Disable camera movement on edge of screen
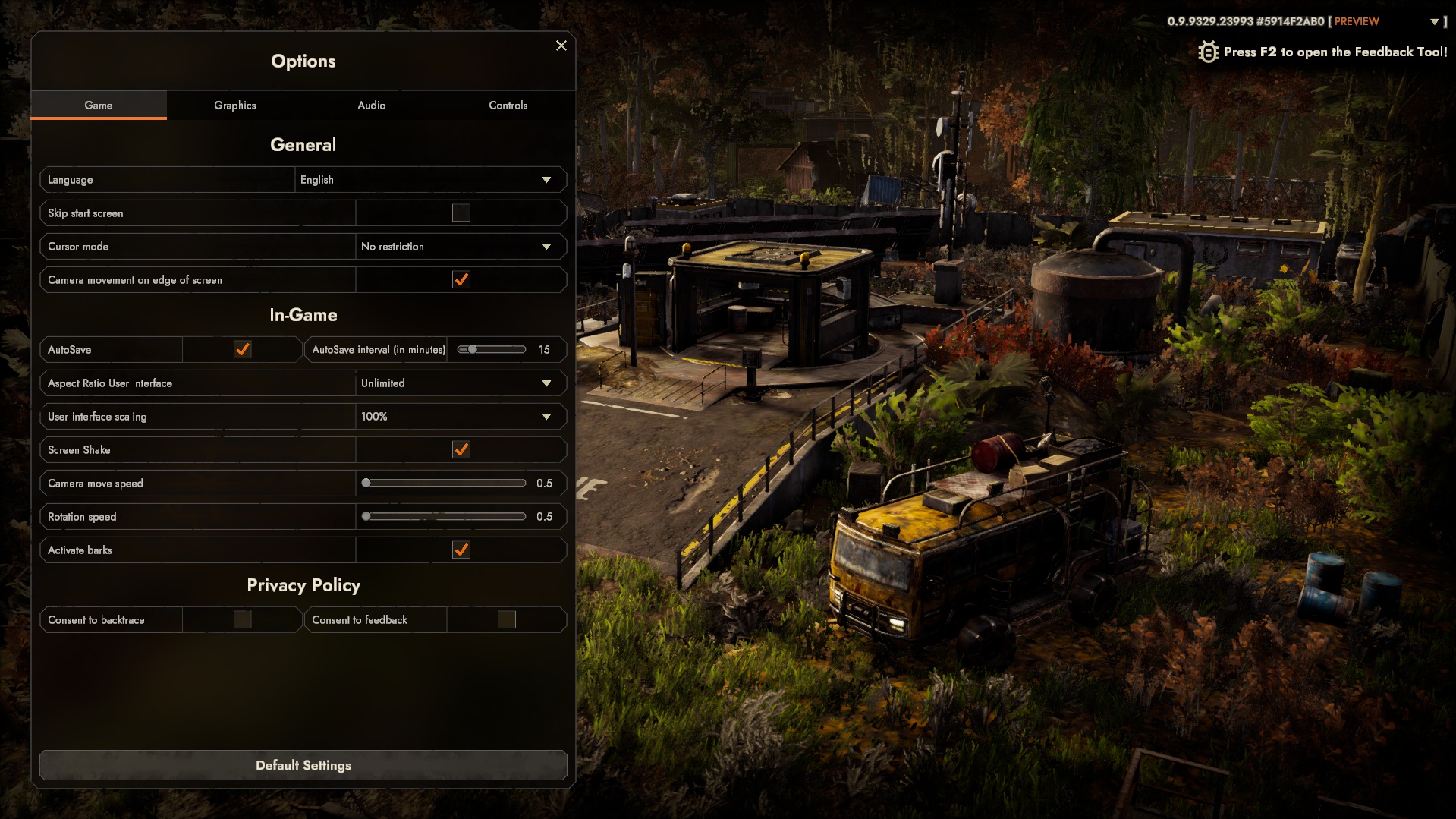 click(x=461, y=280)
